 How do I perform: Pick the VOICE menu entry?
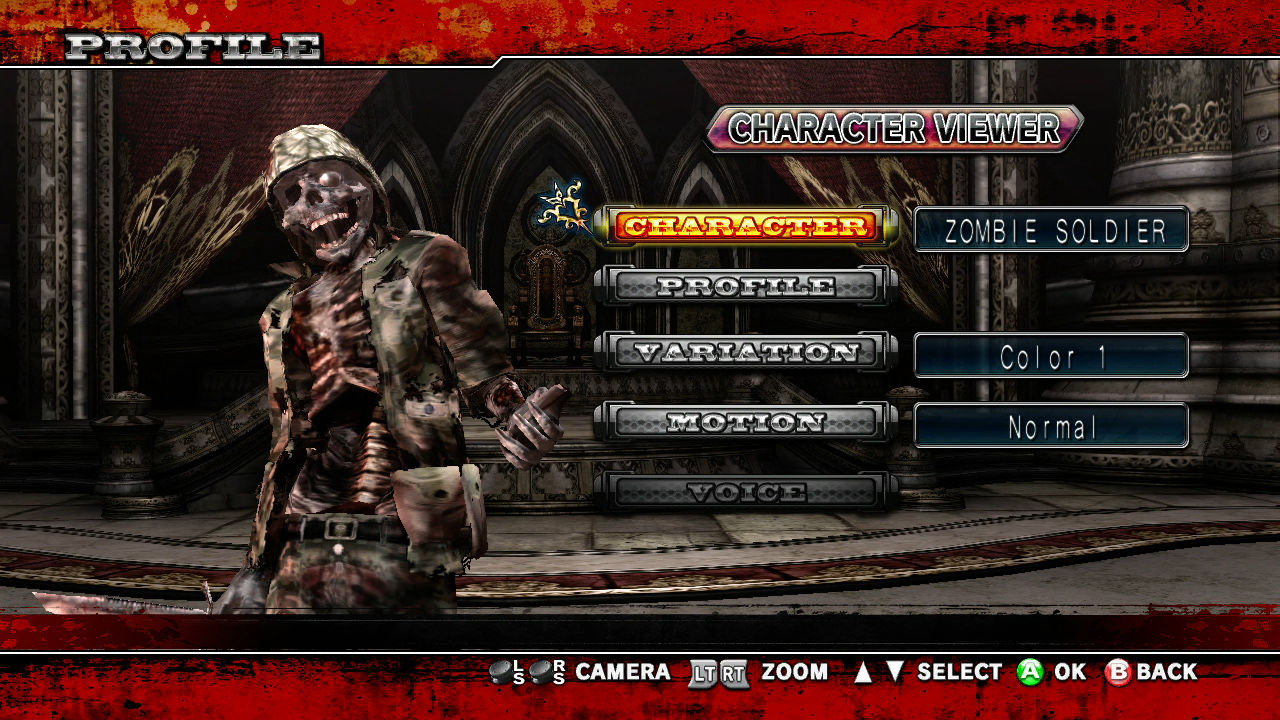point(746,492)
